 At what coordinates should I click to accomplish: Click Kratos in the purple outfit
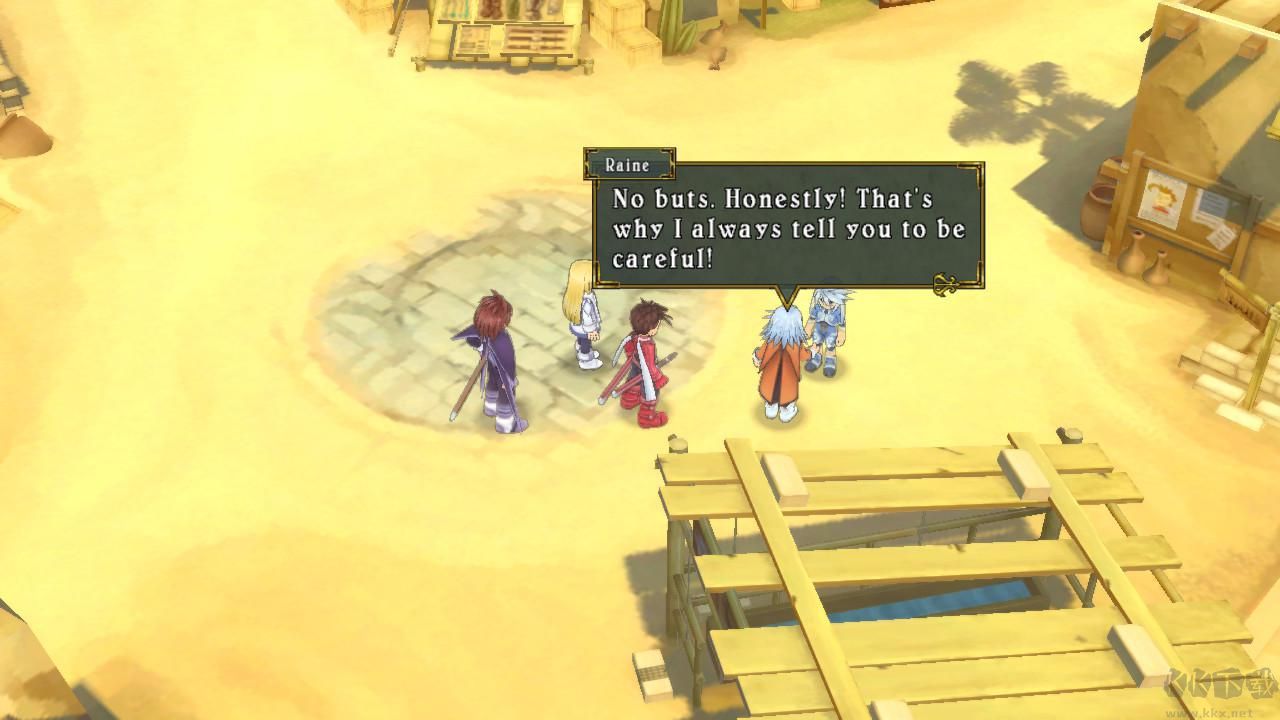(x=497, y=360)
